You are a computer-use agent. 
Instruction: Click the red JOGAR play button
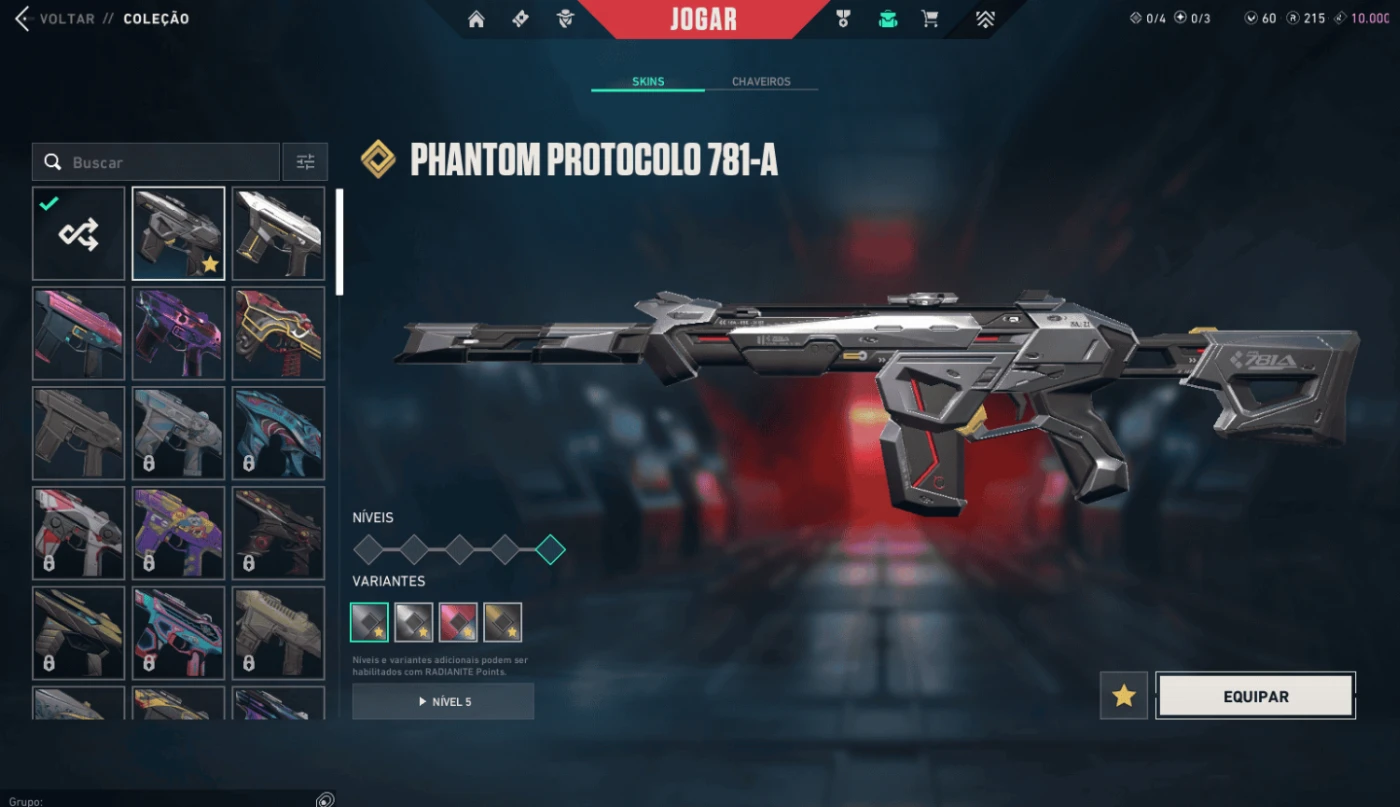[703, 19]
